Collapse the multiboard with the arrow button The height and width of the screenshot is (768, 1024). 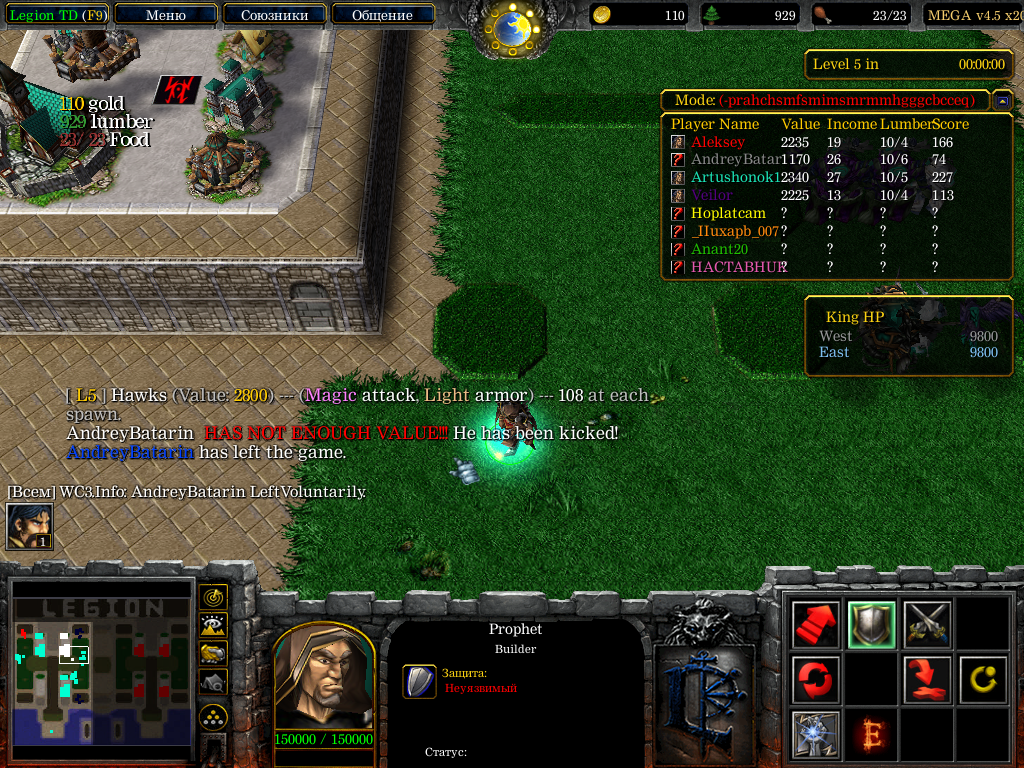pyautogui.click(x=1001, y=101)
